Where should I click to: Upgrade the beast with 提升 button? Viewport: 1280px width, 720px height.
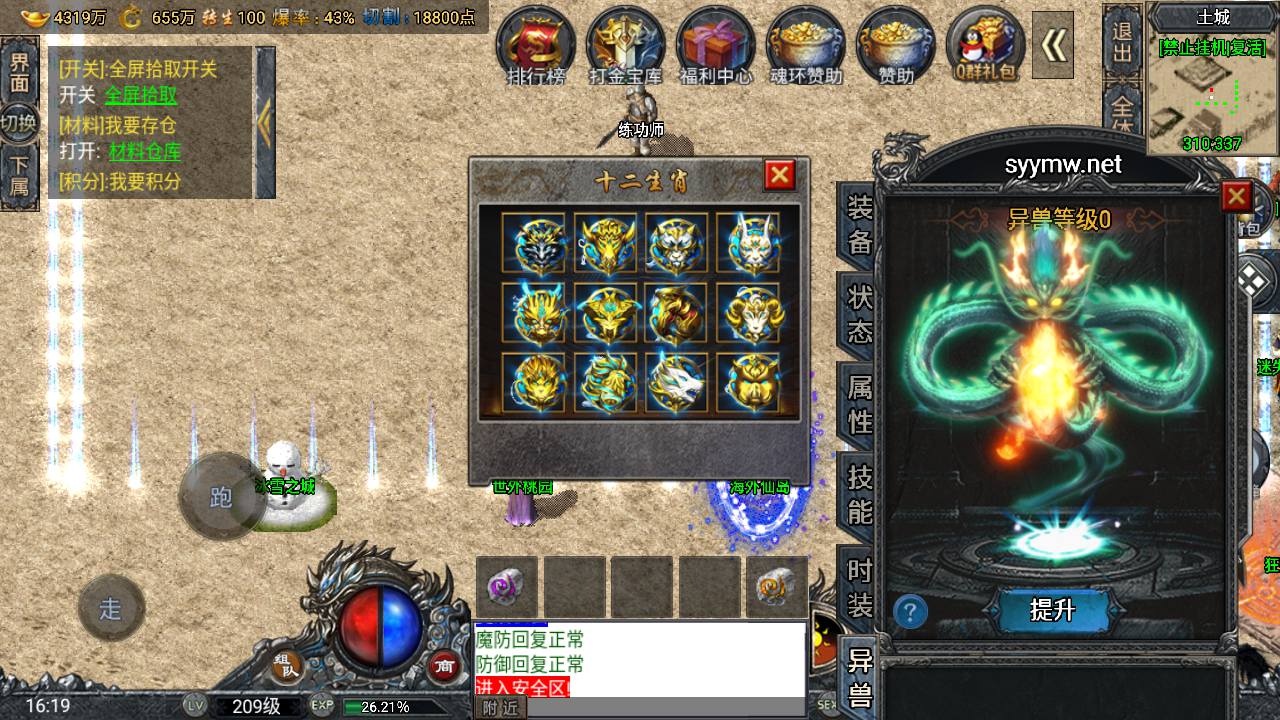[x=1052, y=609]
